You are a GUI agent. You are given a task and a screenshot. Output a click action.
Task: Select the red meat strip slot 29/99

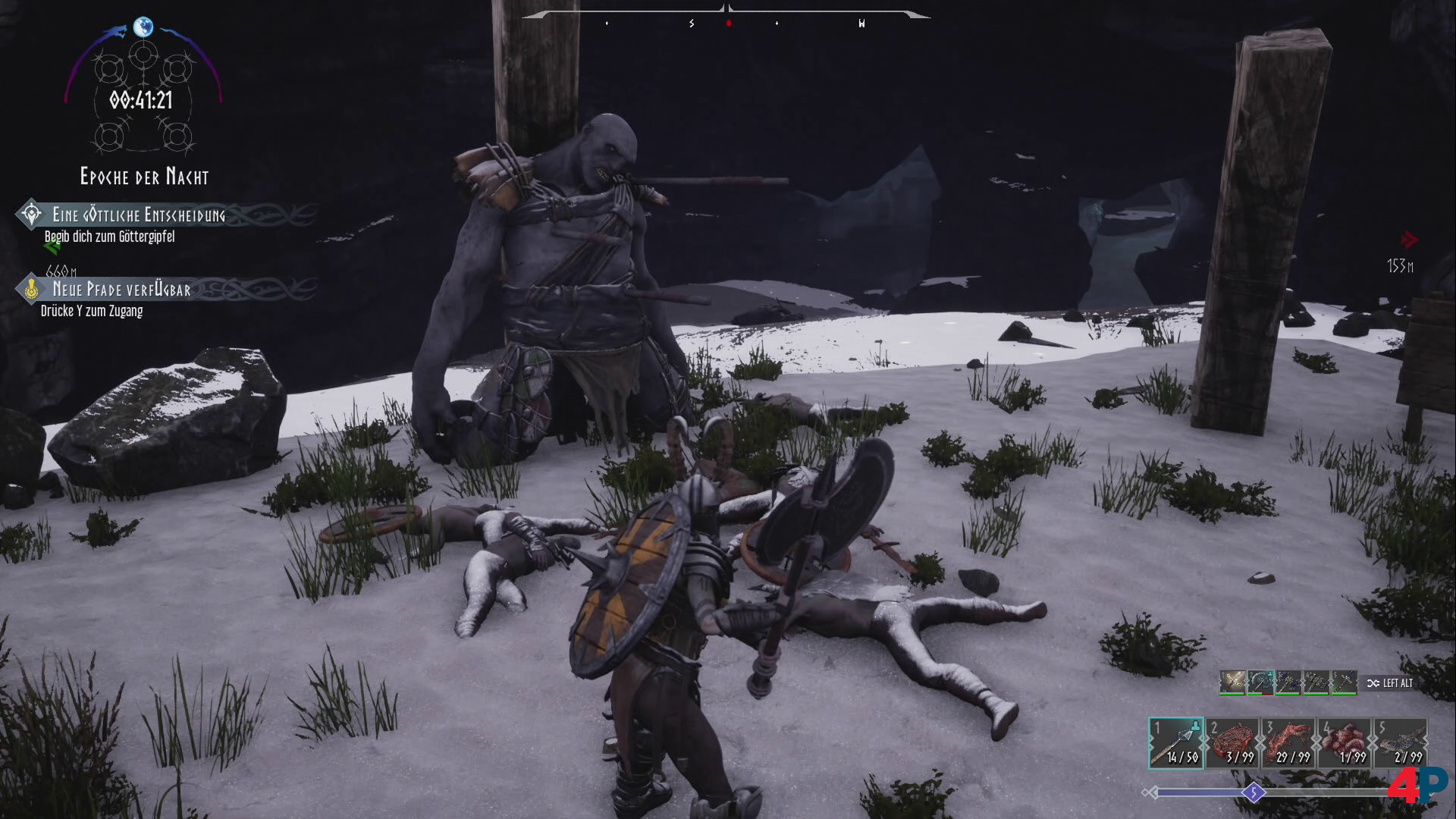[1288, 743]
